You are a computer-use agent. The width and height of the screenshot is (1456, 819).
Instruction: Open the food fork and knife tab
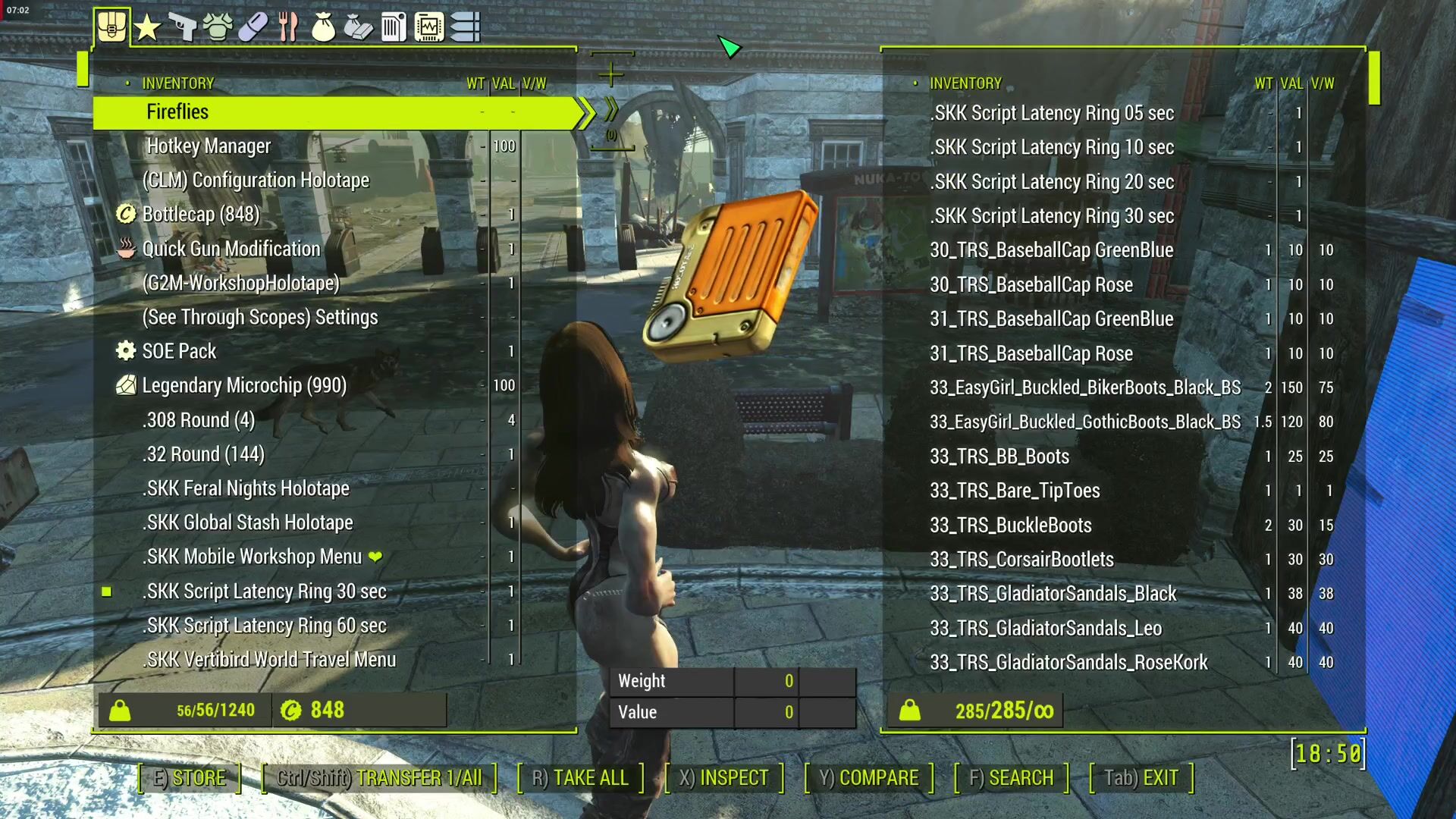pos(288,28)
